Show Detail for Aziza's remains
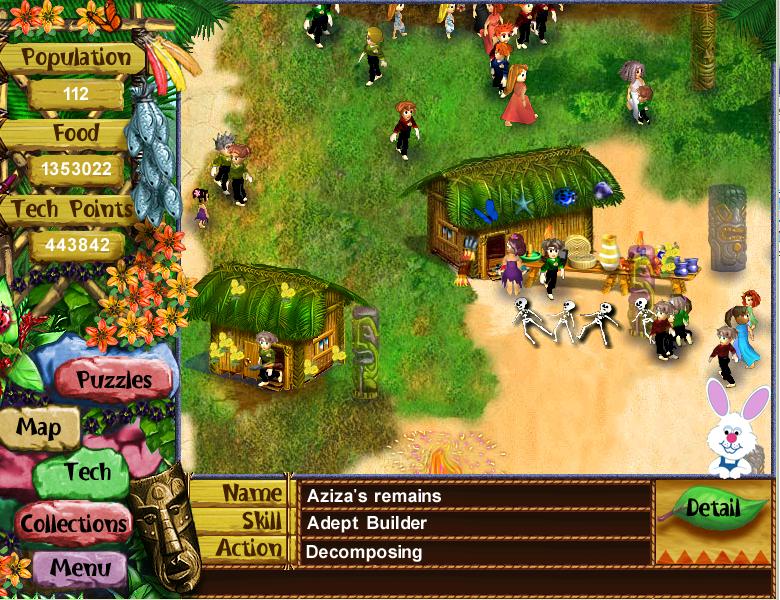 click(x=712, y=507)
